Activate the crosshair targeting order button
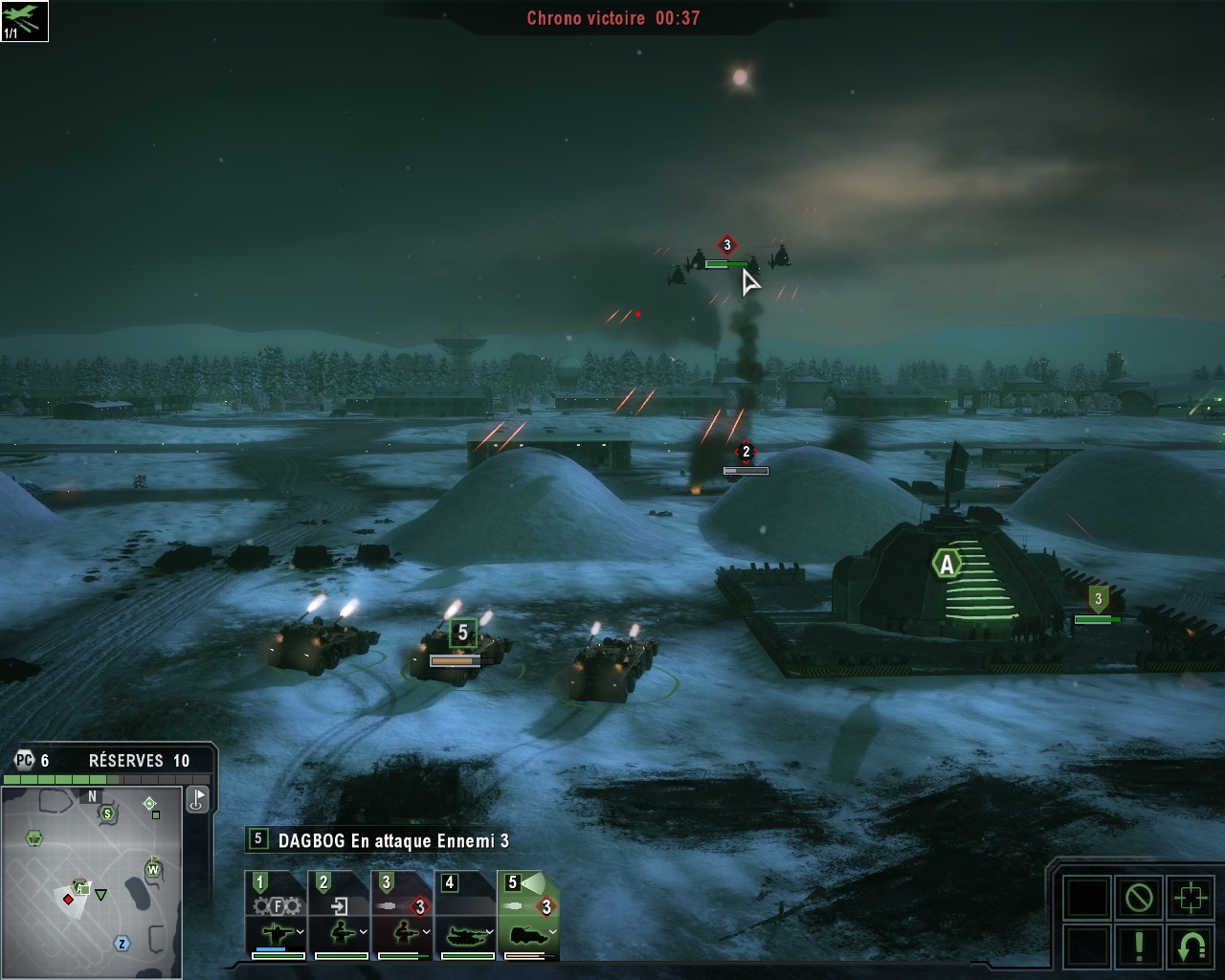1225x980 pixels. (1191, 898)
